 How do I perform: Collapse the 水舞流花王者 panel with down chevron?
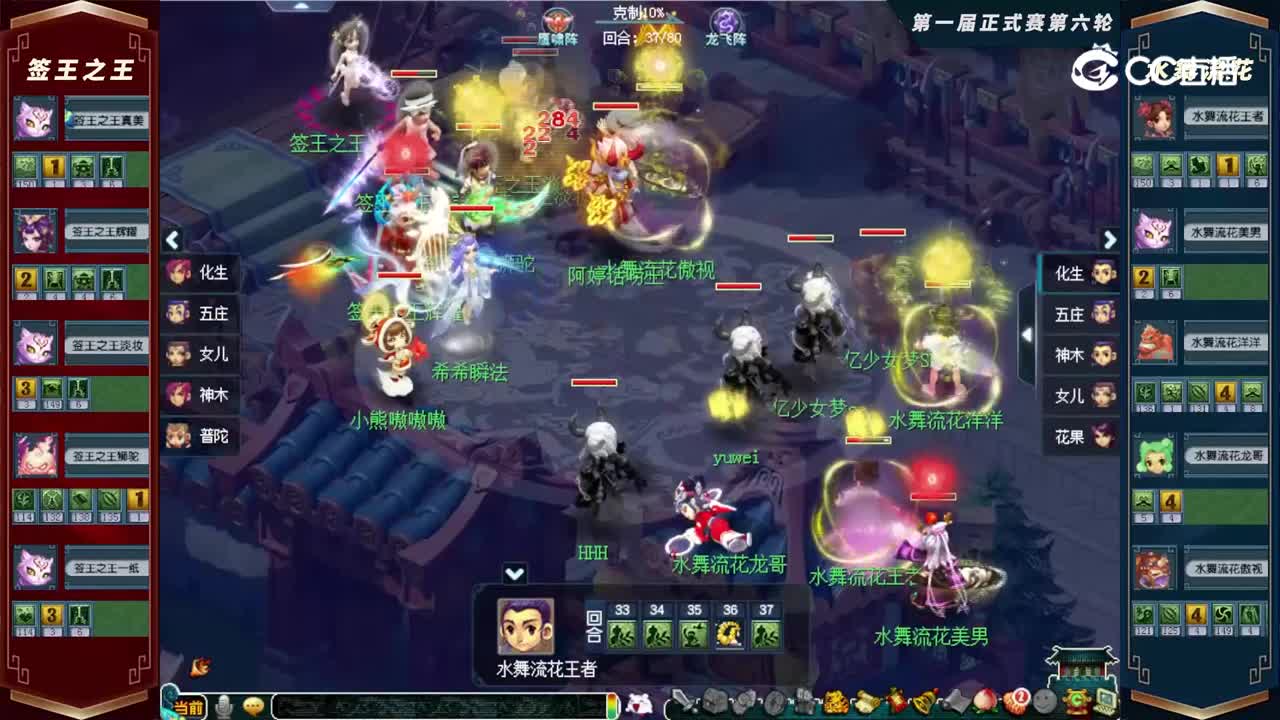pos(513,573)
